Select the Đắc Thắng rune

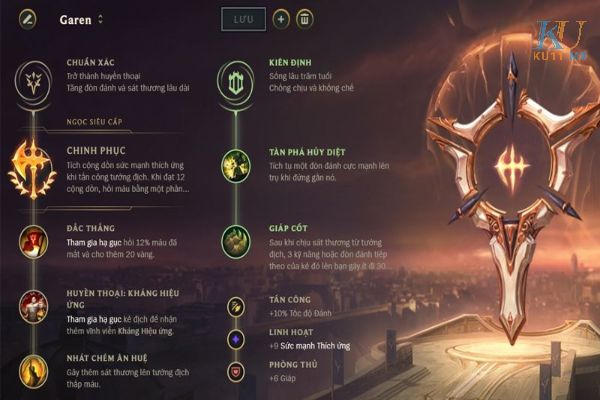pos(34,241)
